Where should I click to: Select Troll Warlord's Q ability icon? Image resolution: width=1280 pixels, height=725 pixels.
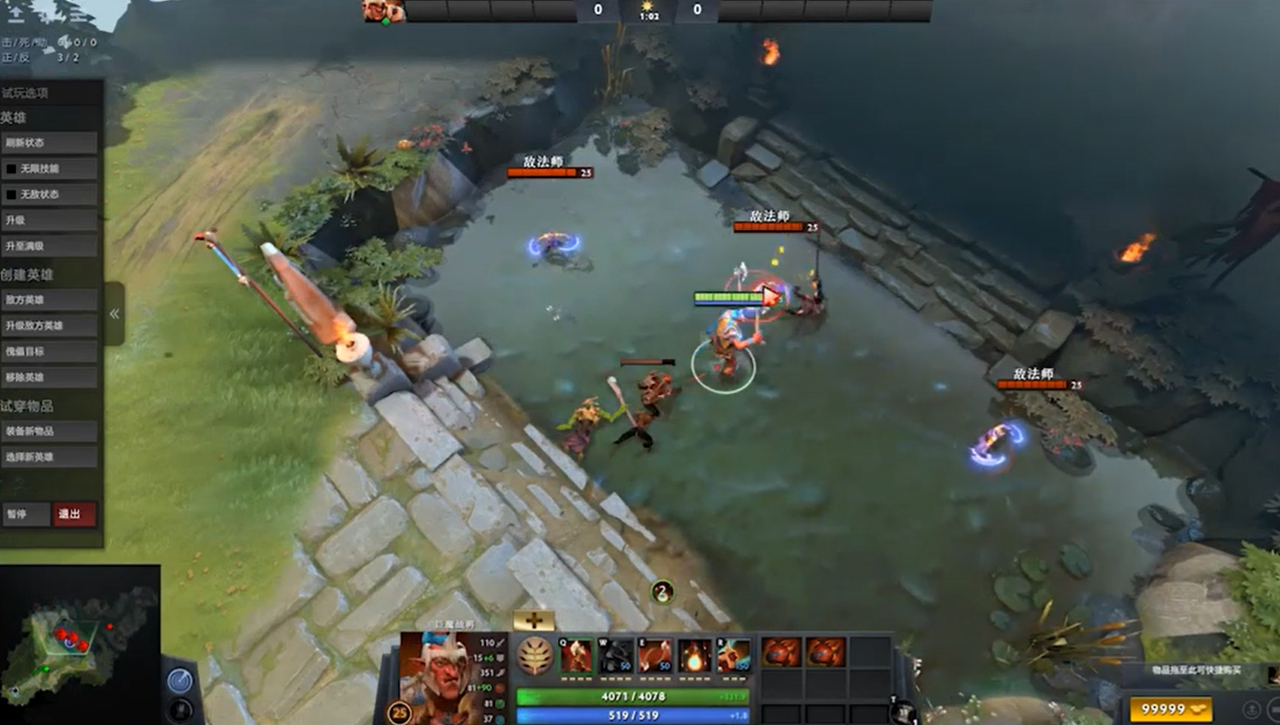coord(576,655)
